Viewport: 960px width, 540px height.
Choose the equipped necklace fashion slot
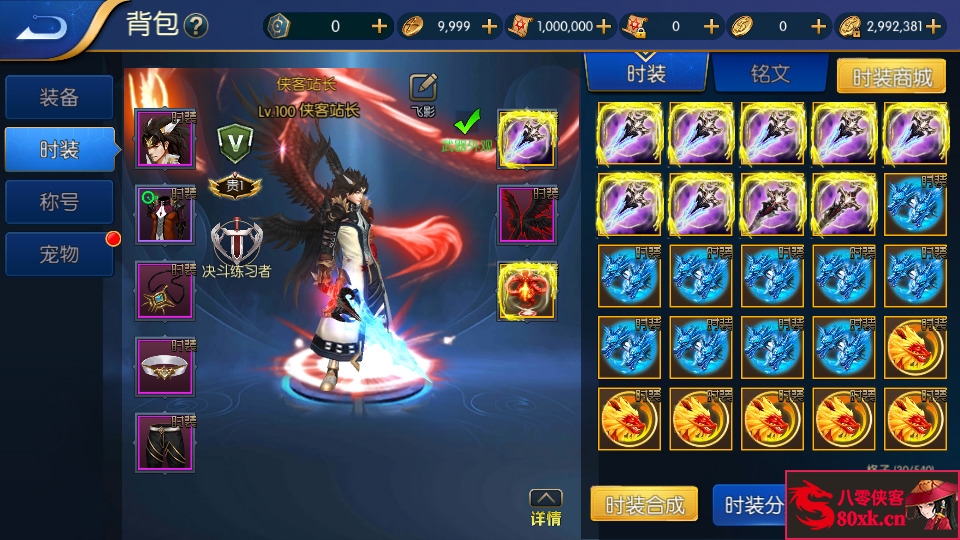pyautogui.click(x=165, y=290)
